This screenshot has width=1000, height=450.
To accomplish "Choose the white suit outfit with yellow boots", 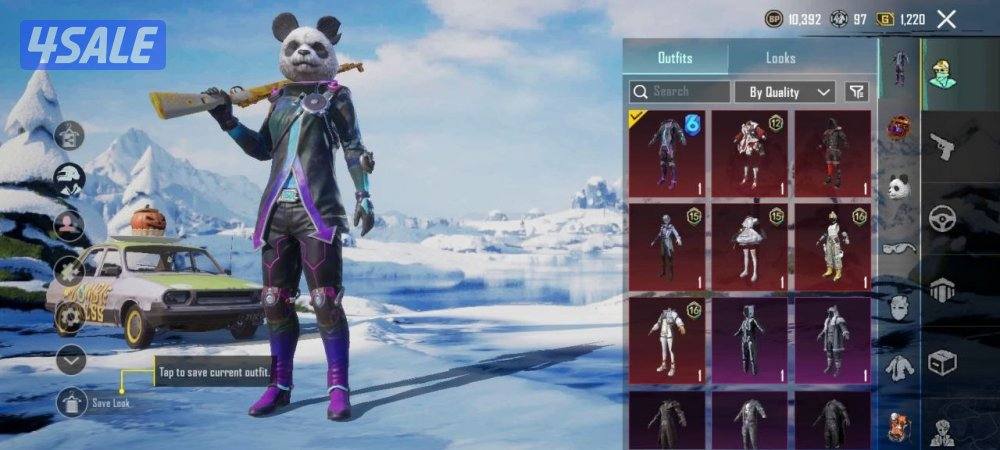I will click(x=833, y=245).
